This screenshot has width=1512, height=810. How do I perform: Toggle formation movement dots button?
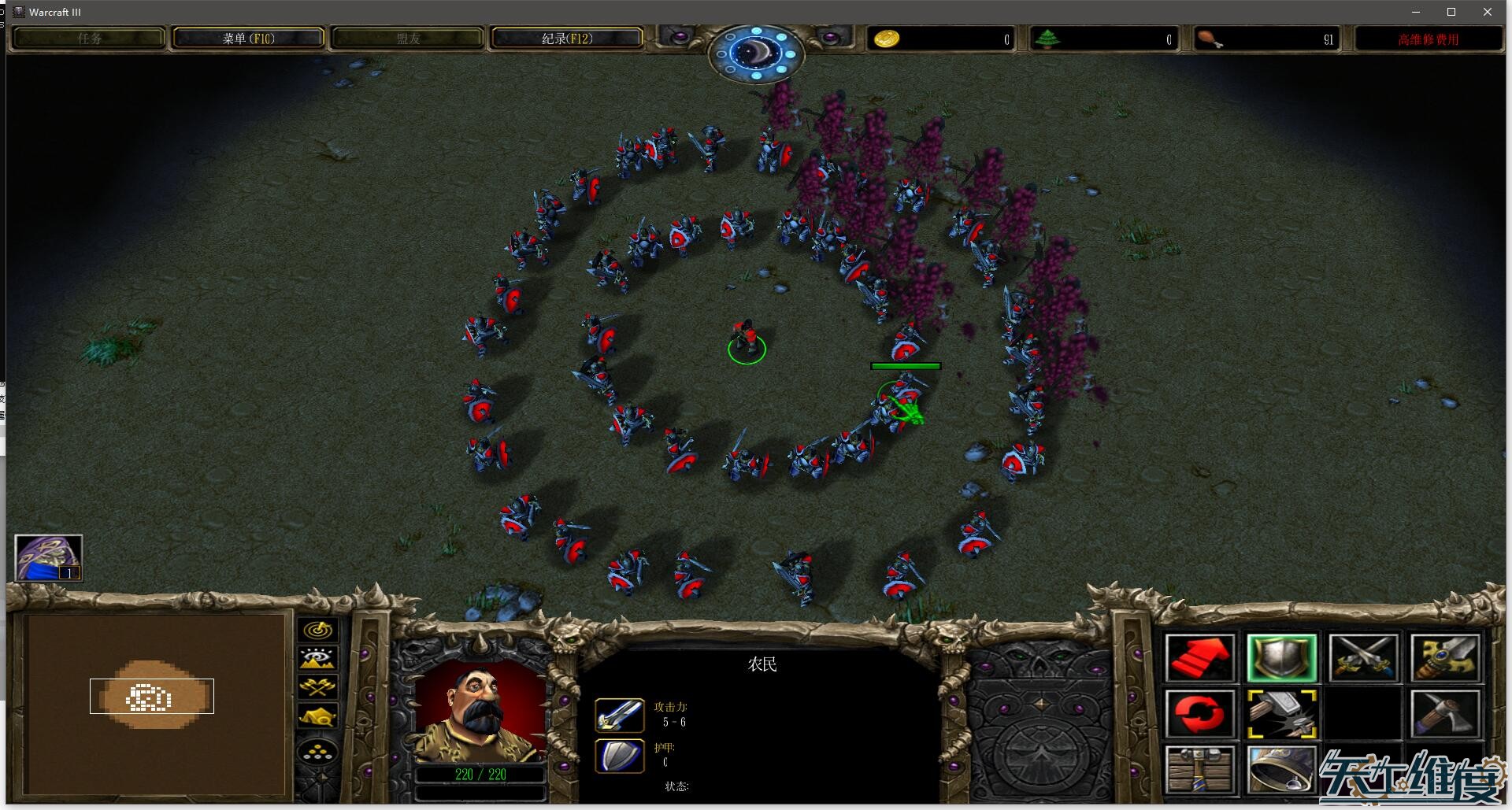point(318,753)
